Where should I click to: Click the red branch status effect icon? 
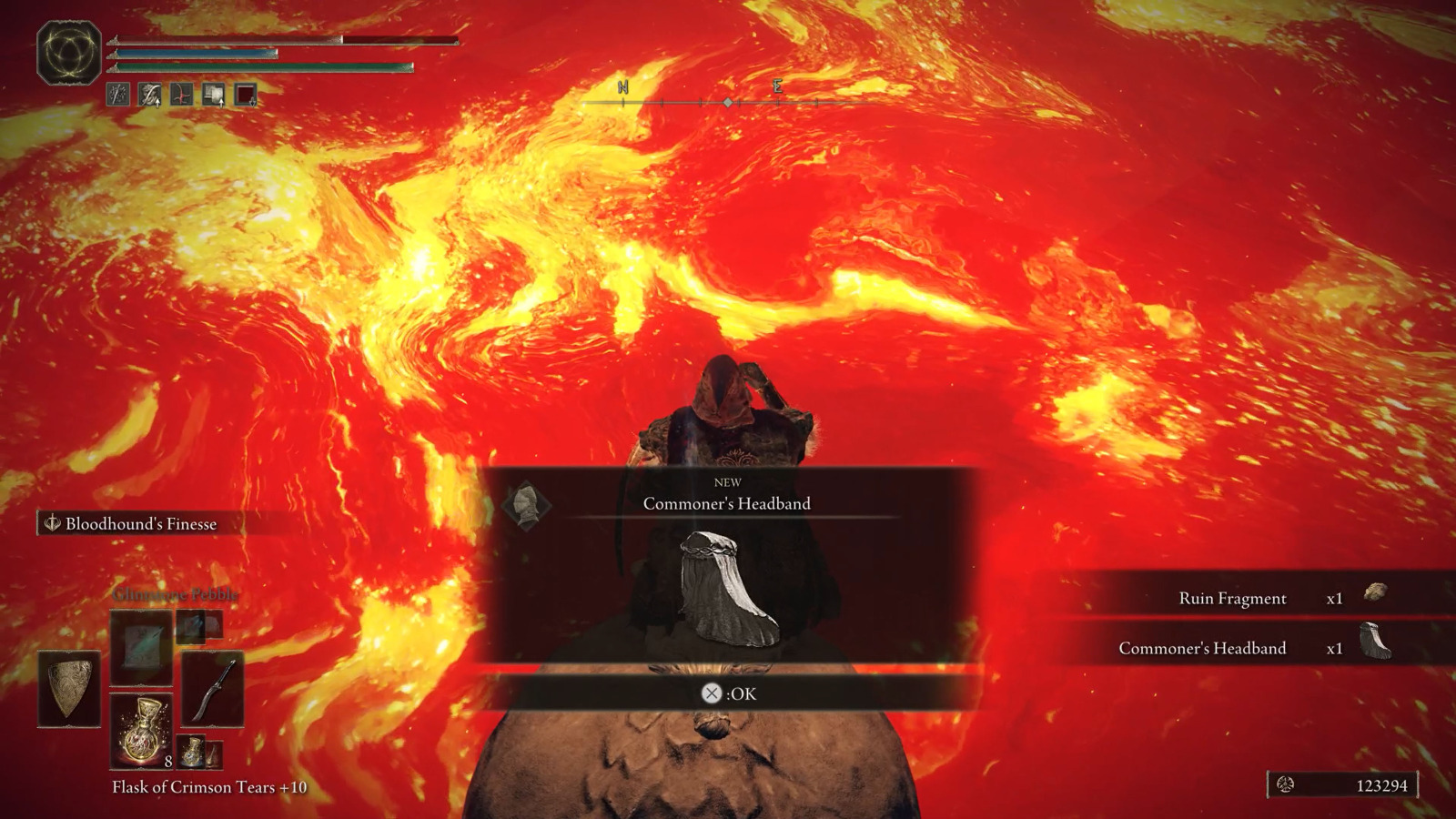click(182, 95)
